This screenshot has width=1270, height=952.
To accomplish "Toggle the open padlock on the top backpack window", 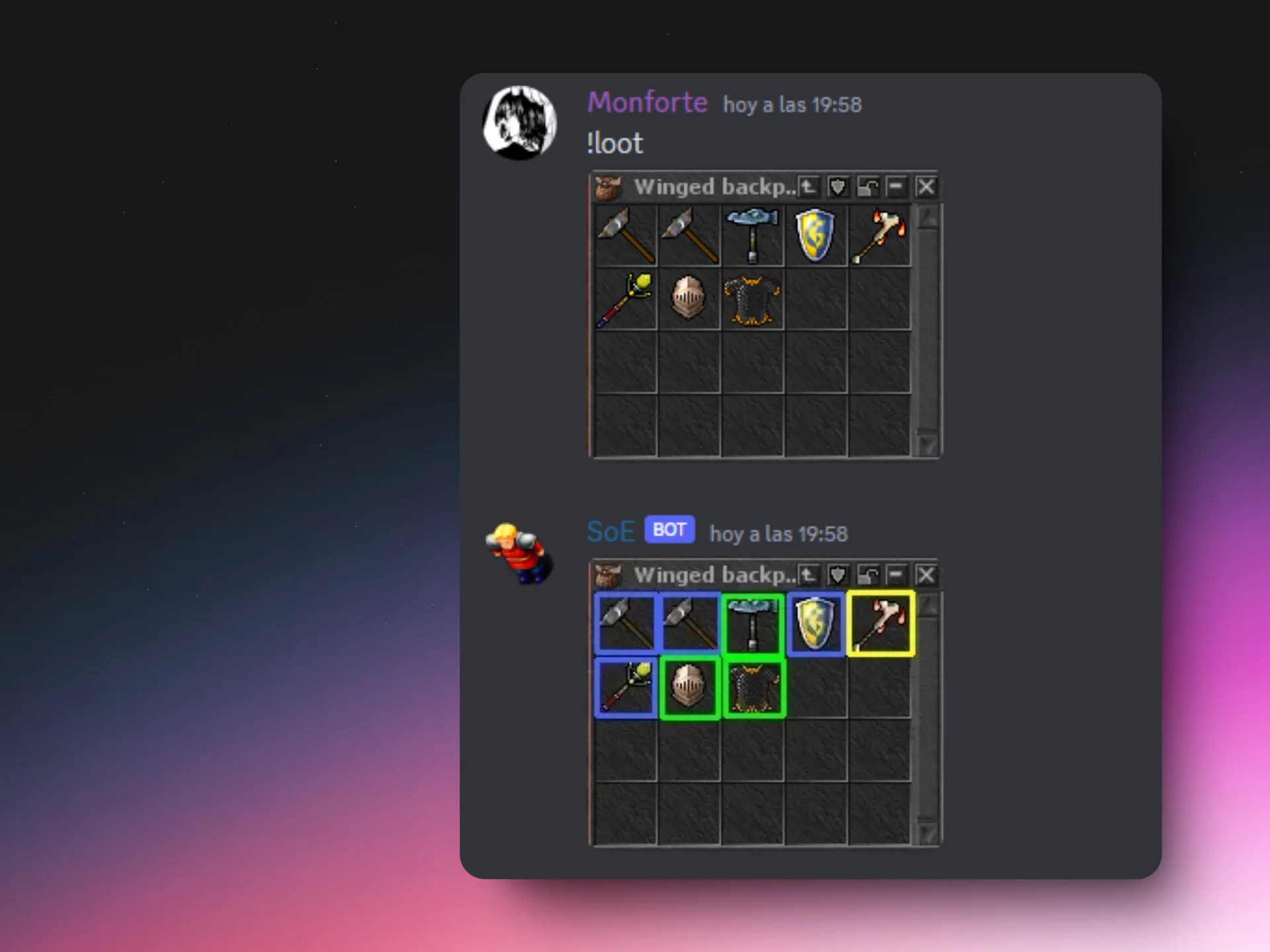I will click(867, 187).
